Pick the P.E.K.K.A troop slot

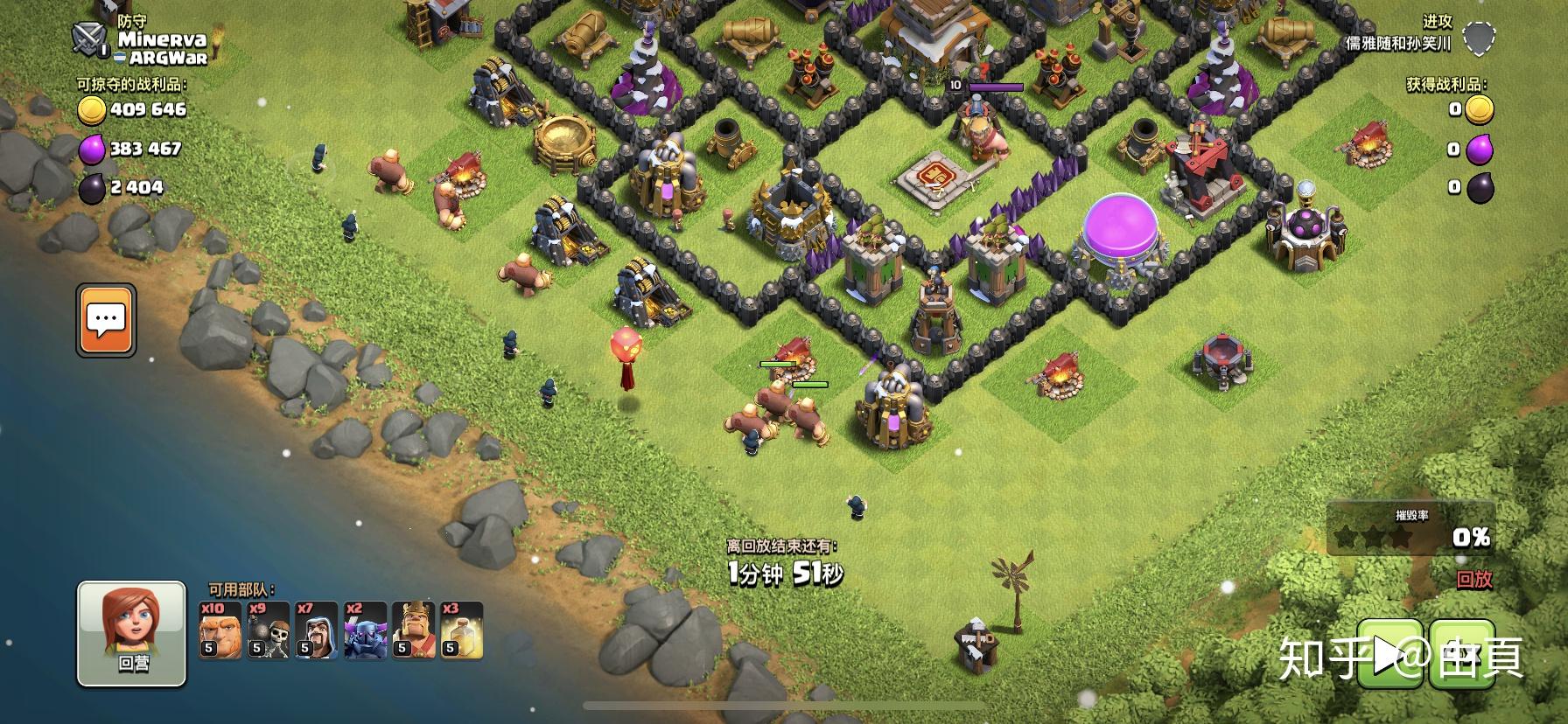click(x=365, y=630)
